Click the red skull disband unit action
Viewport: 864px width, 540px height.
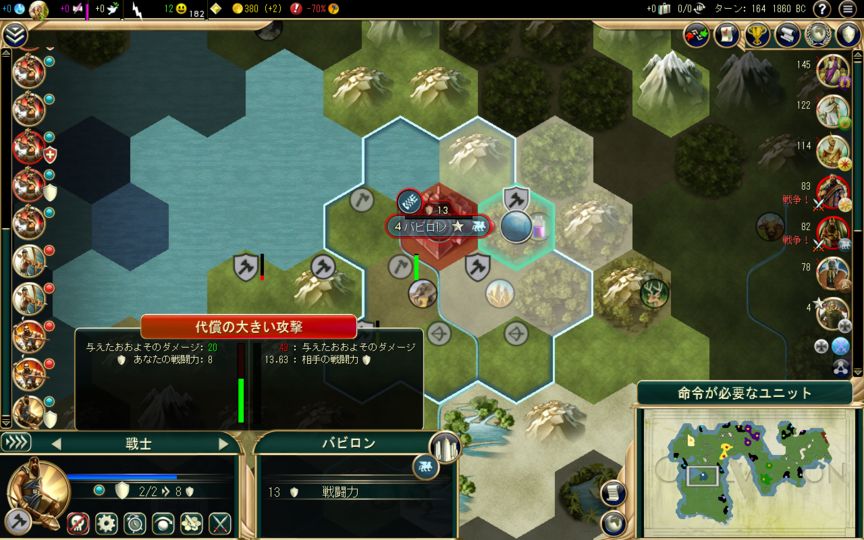pyautogui.click(x=78, y=522)
